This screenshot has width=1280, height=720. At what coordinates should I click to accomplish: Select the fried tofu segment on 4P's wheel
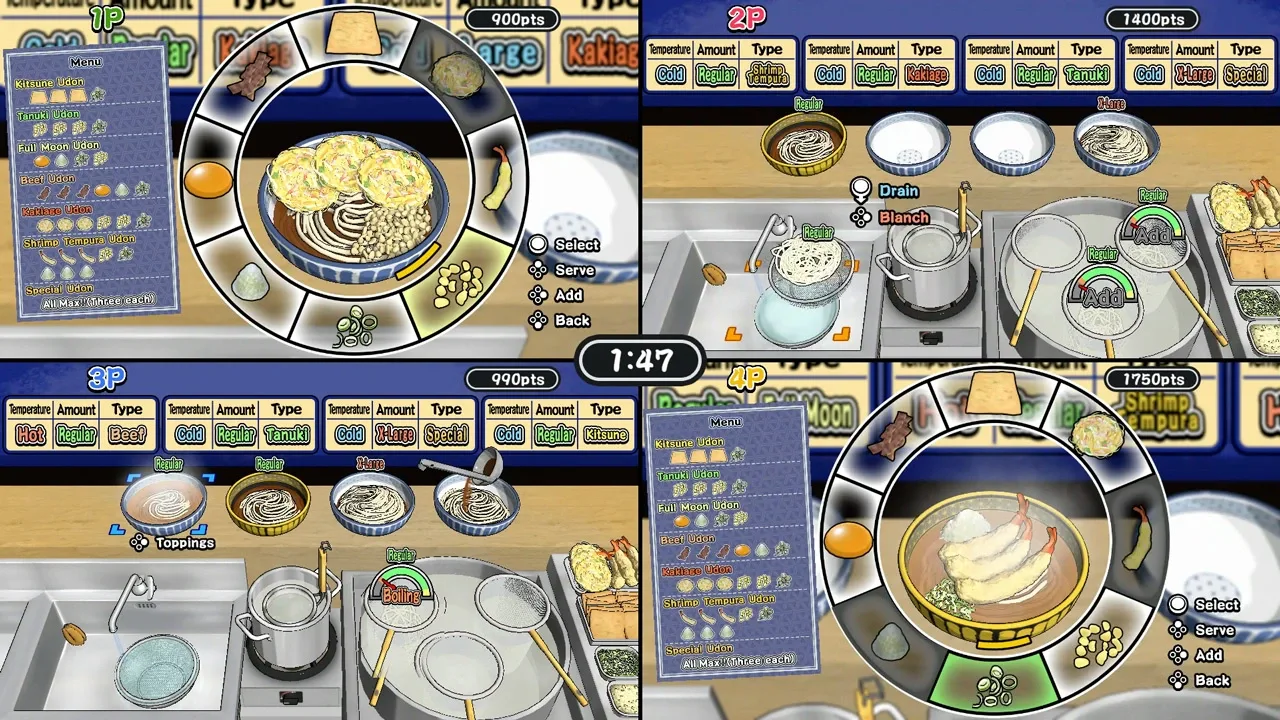click(x=993, y=393)
